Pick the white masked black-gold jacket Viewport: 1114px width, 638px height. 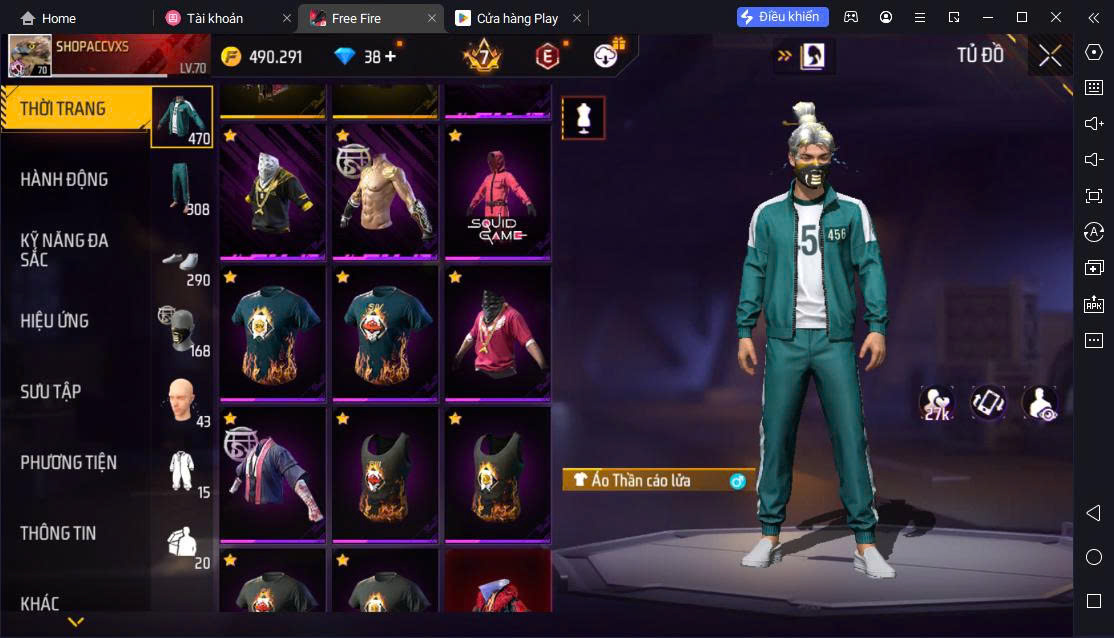(x=272, y=192)
